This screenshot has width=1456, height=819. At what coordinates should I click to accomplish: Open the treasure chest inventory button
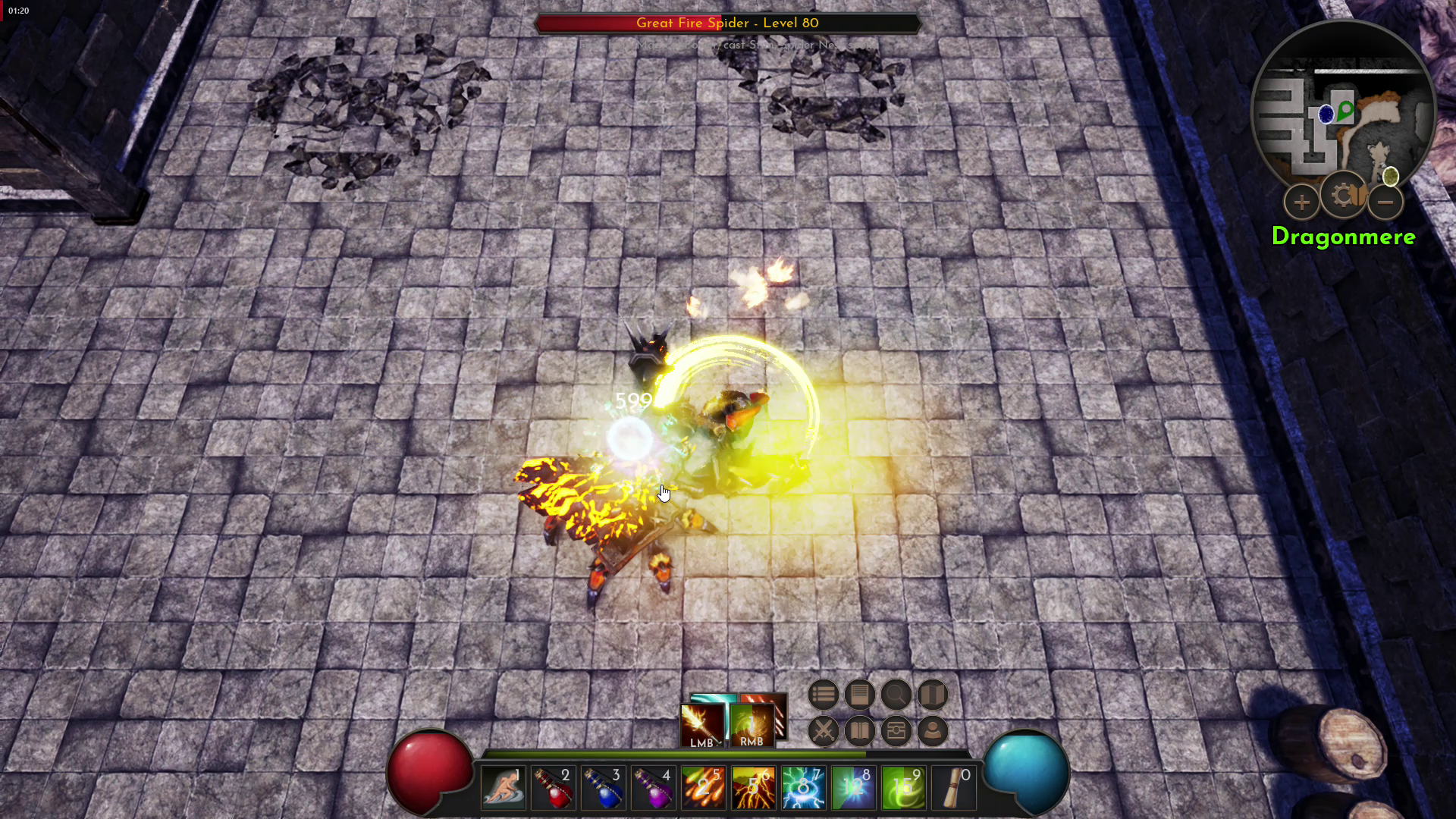pos(896,731)
